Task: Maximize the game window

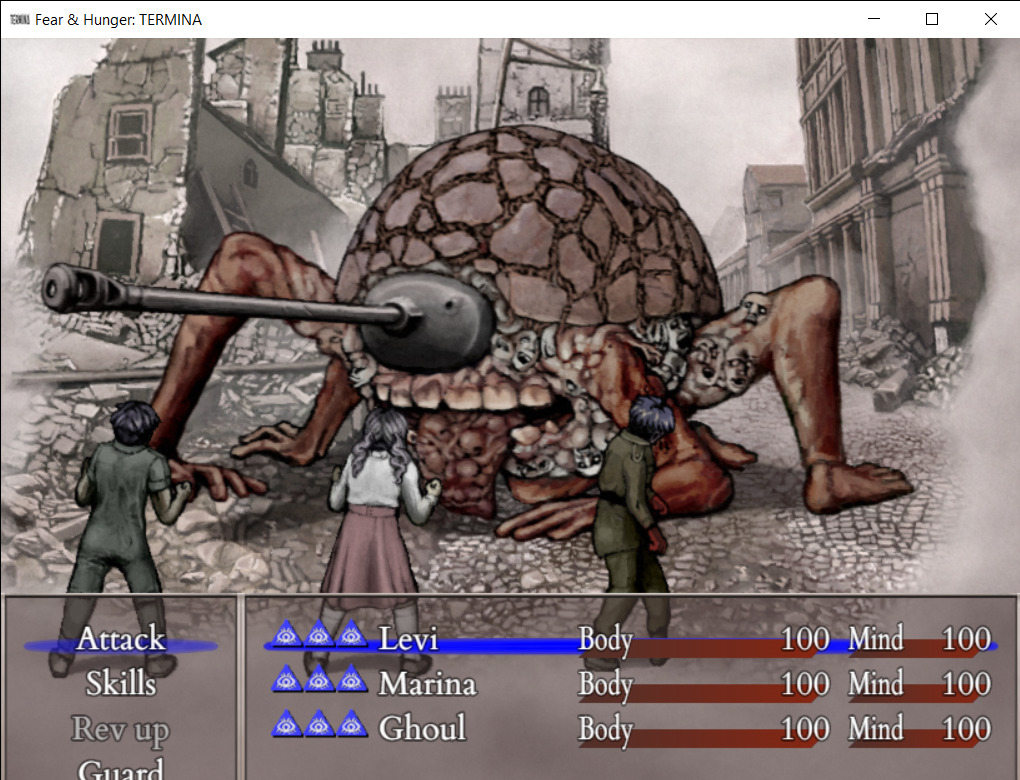Action: (932, 19)
